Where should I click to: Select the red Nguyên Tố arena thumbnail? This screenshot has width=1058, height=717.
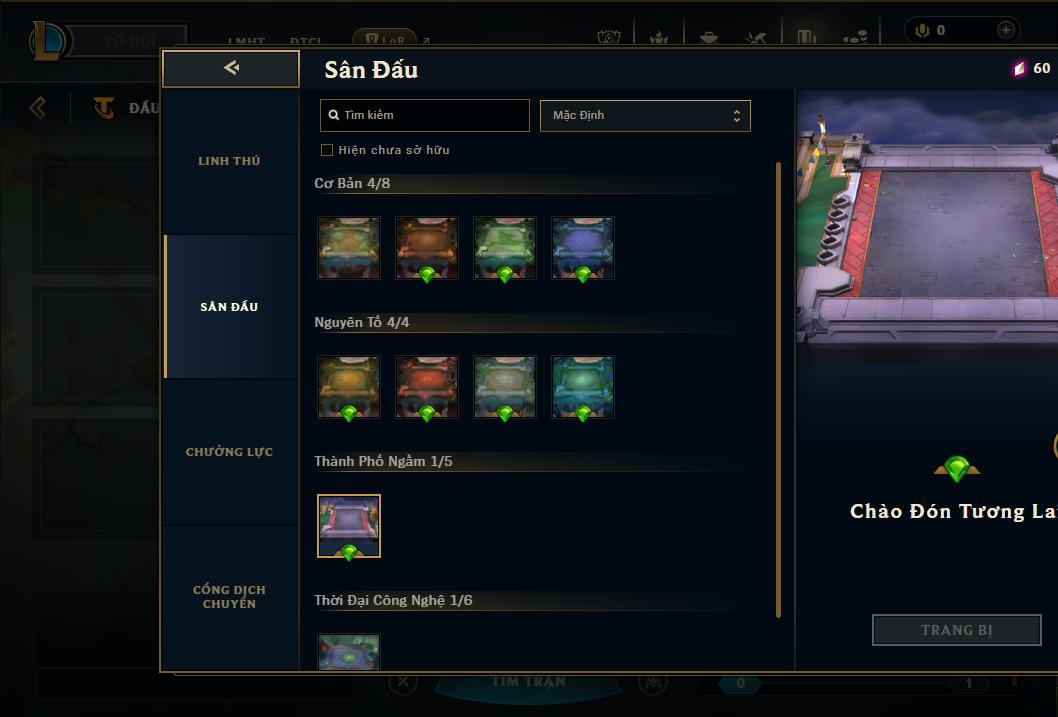(427, 387)
